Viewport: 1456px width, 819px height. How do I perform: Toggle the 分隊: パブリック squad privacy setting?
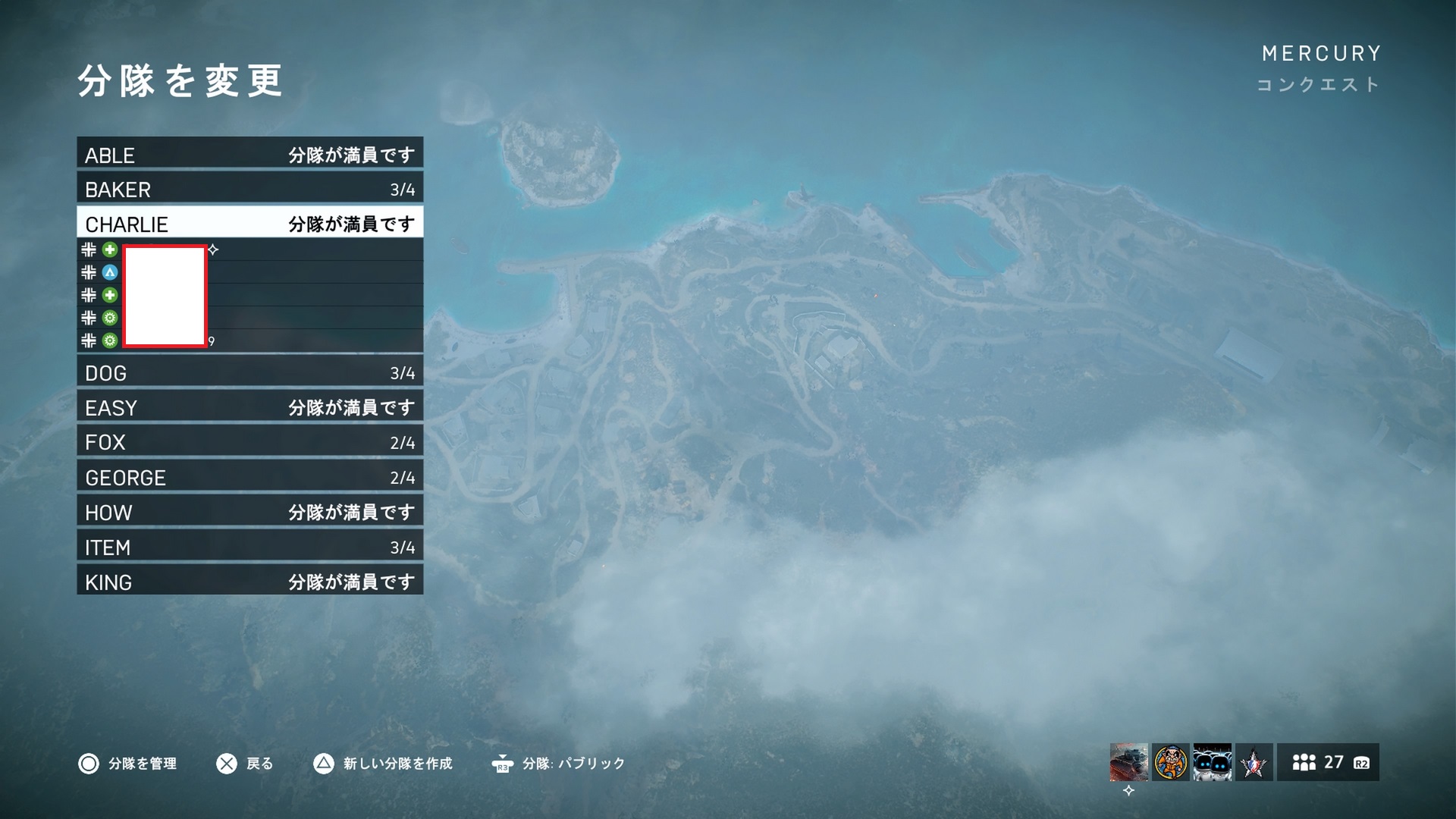[x=558, y=764]
